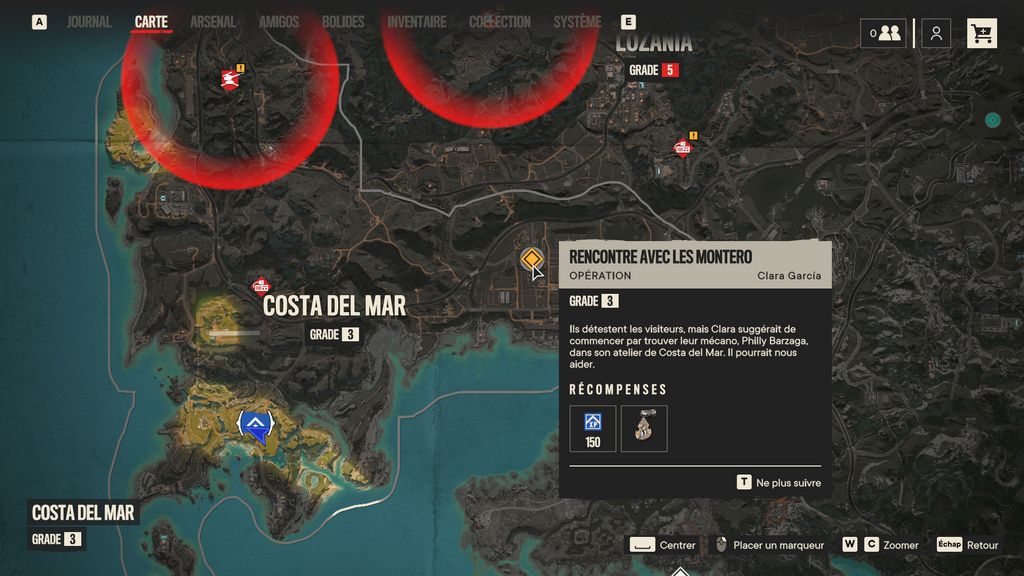The image size is (1024, 576).
Task: Go to the Bolides tab
Action: coord(343,22)
